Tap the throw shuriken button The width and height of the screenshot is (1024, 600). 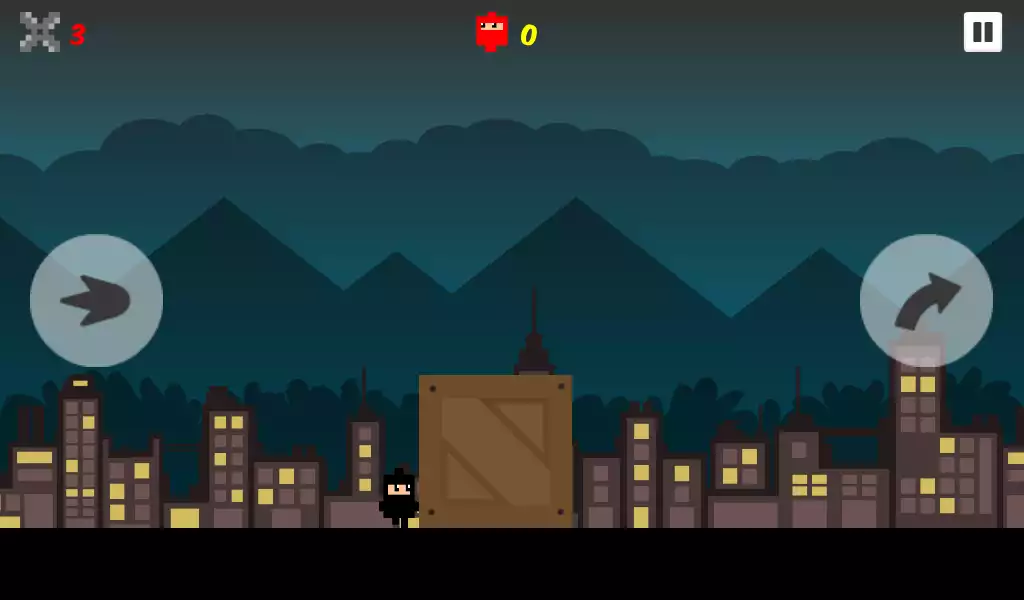[96, 300]
